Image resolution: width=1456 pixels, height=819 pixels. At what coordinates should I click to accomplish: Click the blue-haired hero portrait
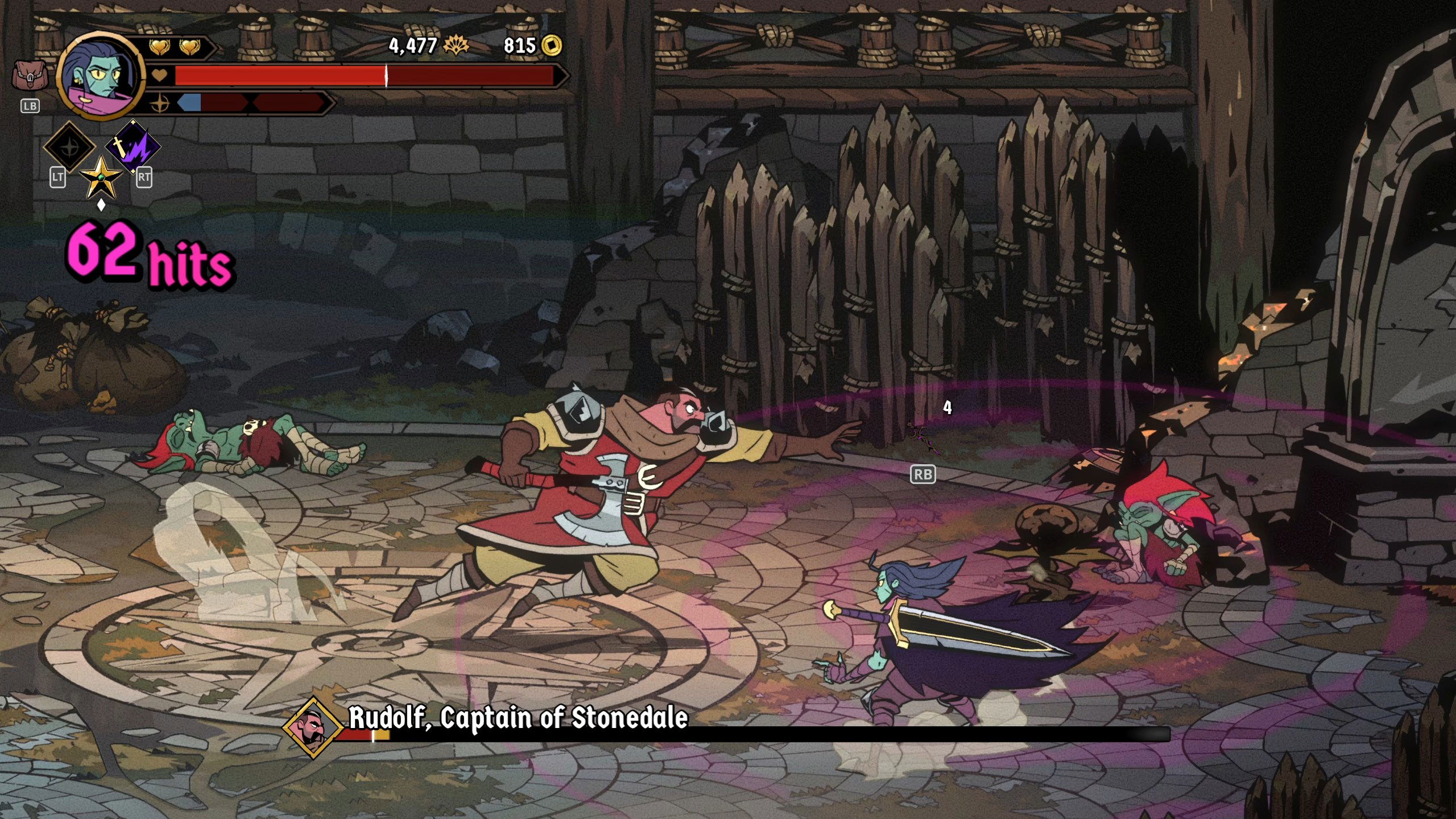(x=101, y=76)
